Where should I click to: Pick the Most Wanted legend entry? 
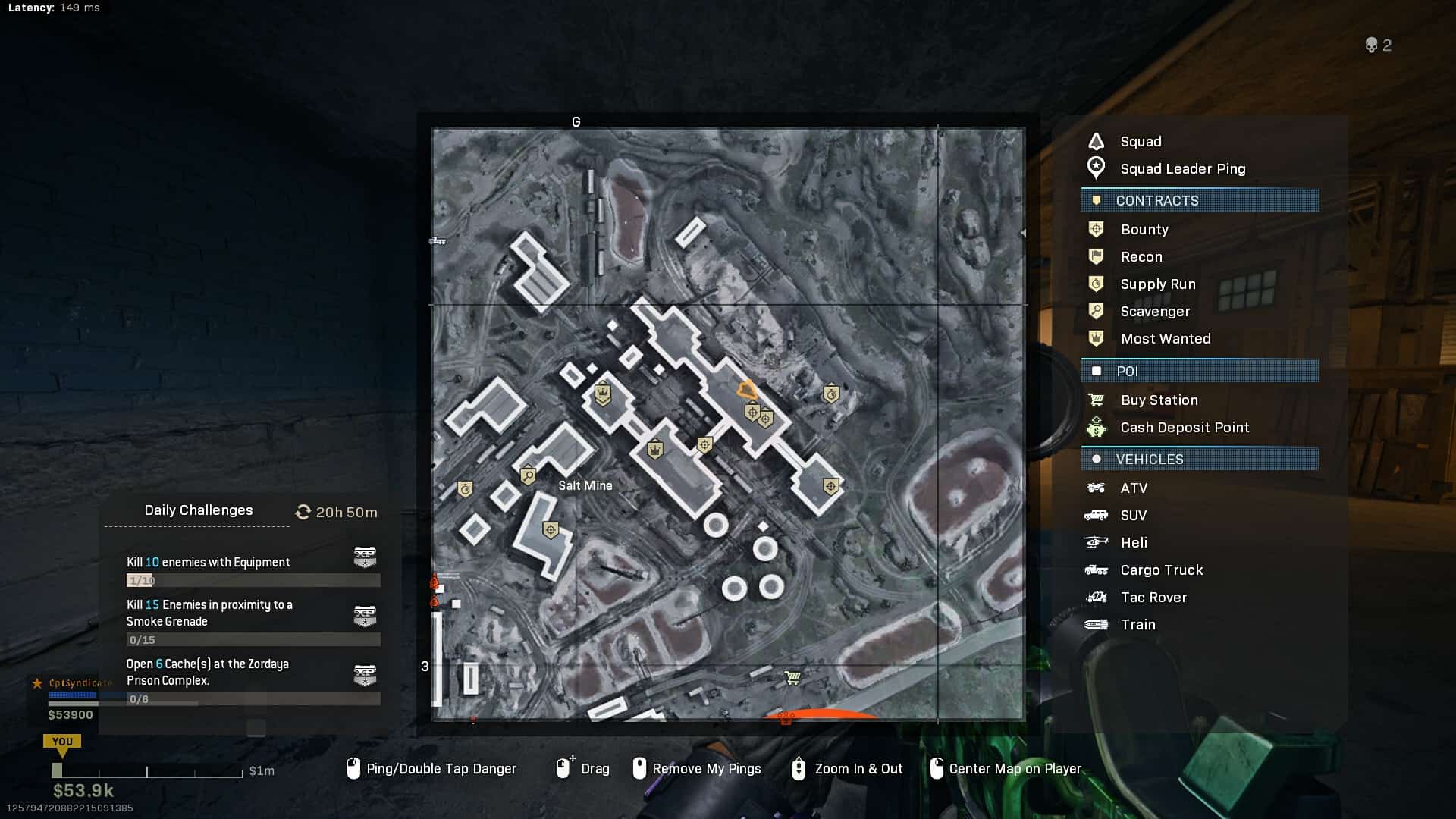tap(1165, 338)
